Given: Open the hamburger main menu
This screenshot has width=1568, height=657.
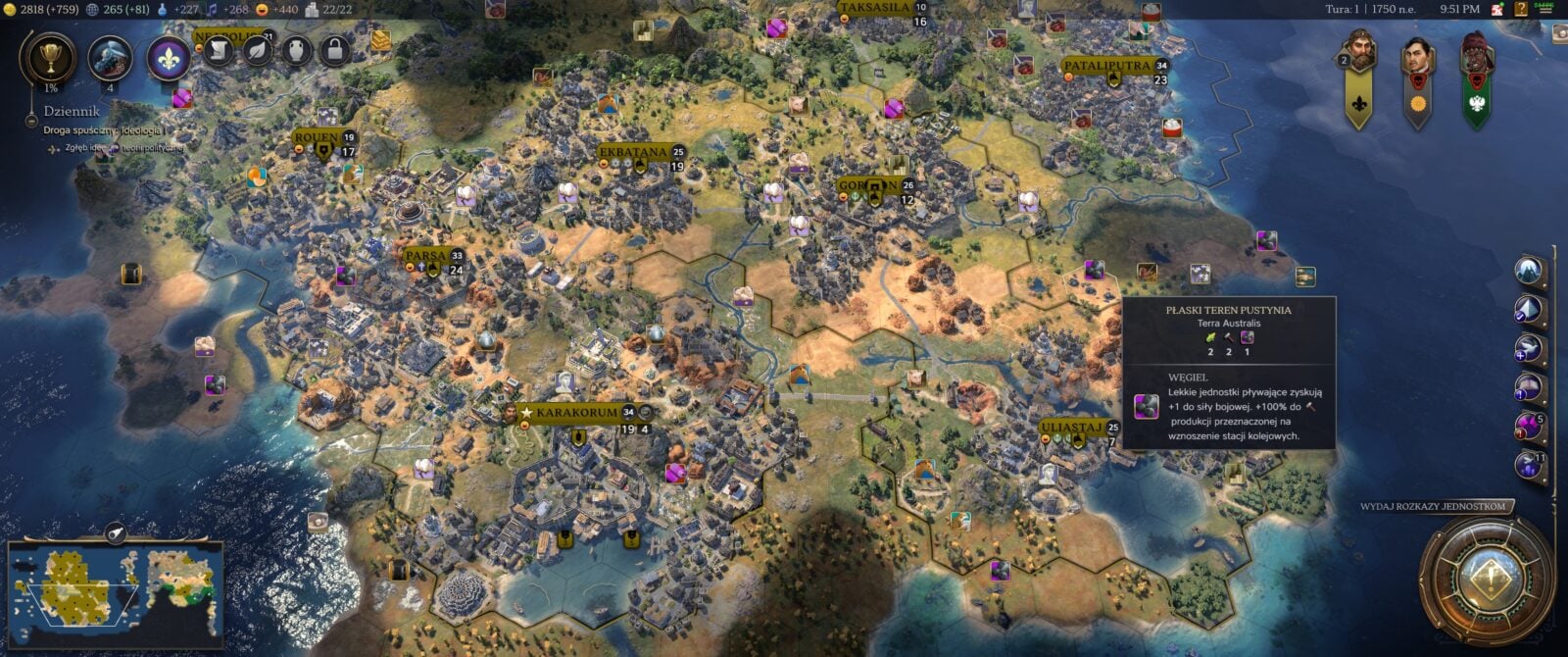Looking at the screenshot, I should (1545, 9).
